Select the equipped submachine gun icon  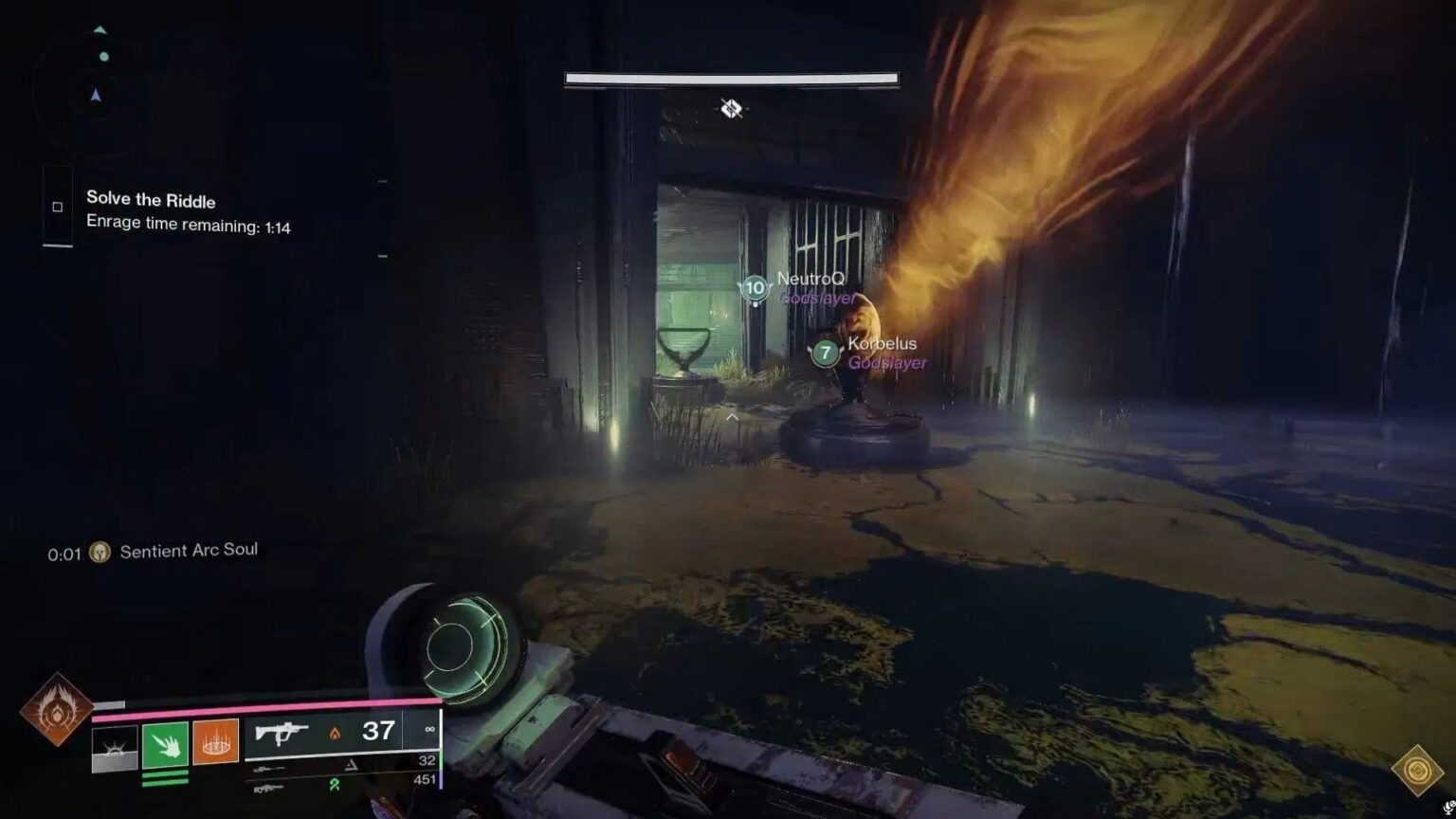pyautogui.click(x=282, y=733)
